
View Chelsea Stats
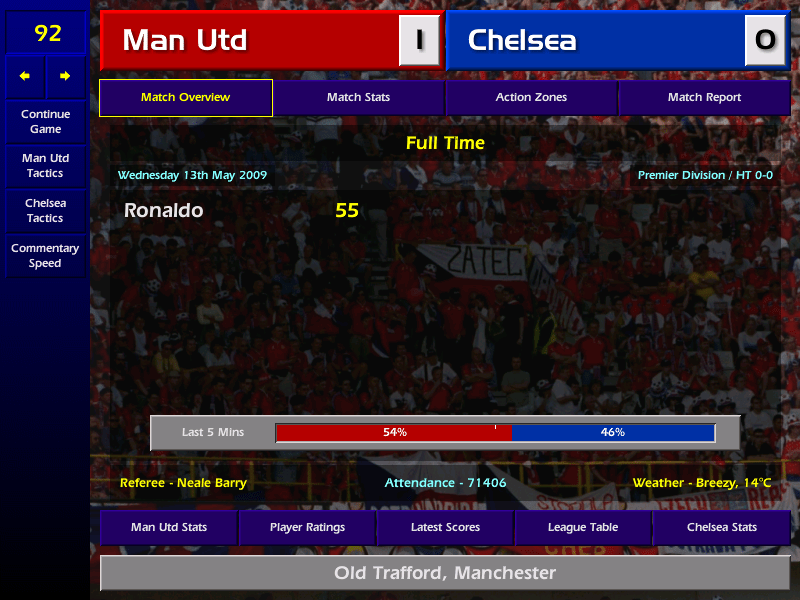pyautogui.click(x=721, y=527)
